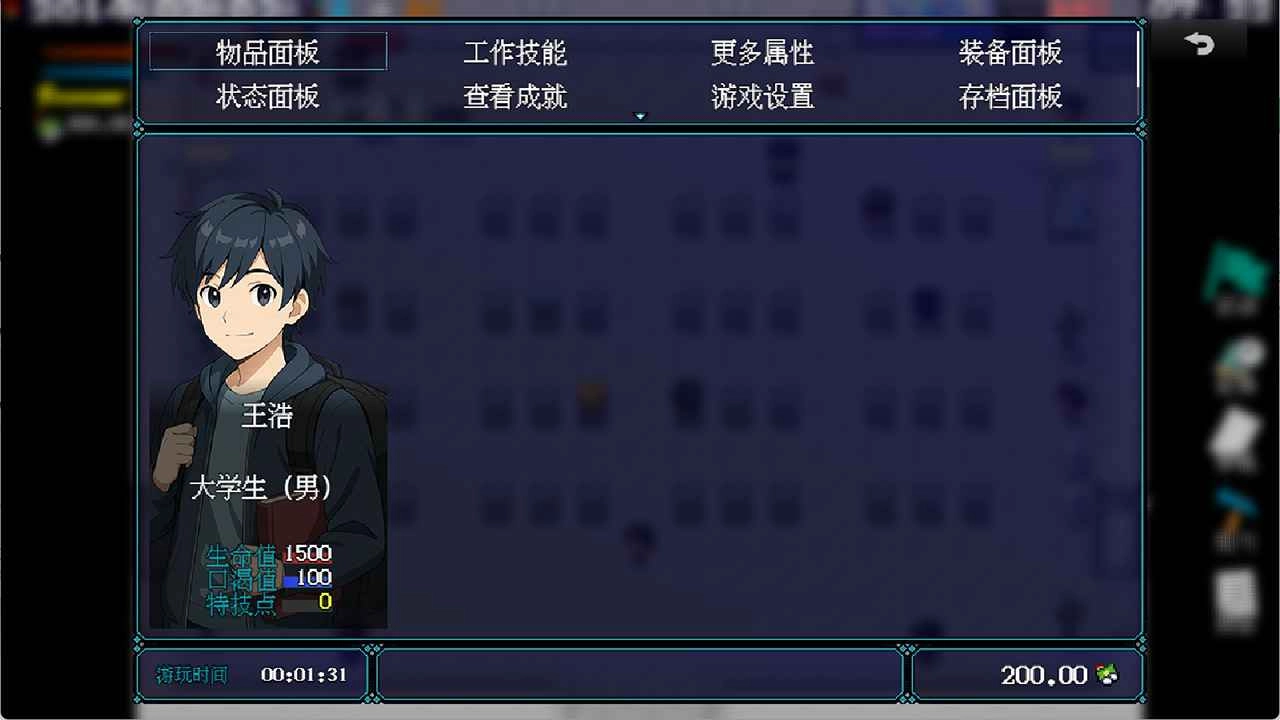Click the document icon at sidebar bottom

[1233, 590]
